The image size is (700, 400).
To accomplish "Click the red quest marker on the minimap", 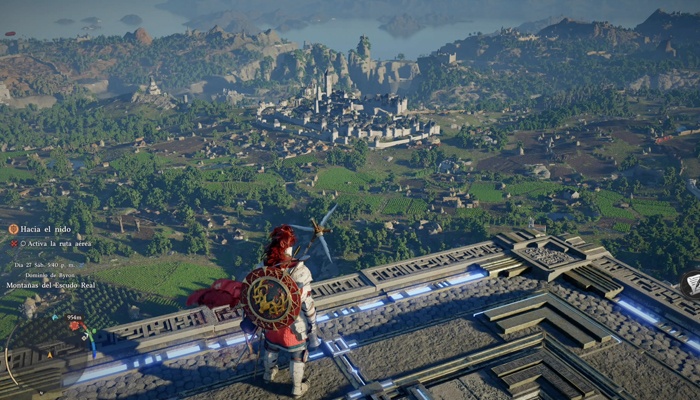I will click(x=74, y=326).
